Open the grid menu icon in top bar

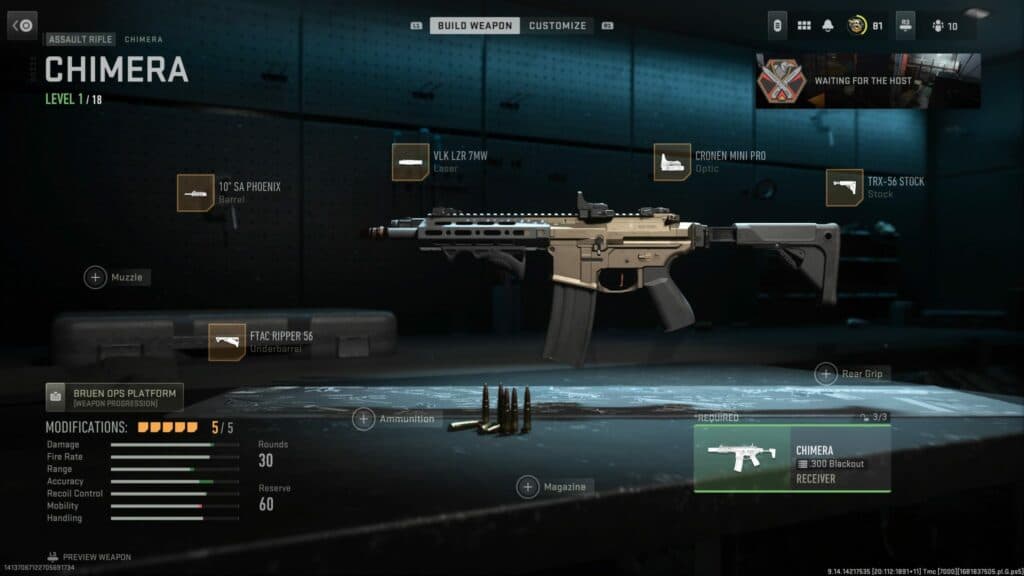pyautogui.click(x=803, y=26)
